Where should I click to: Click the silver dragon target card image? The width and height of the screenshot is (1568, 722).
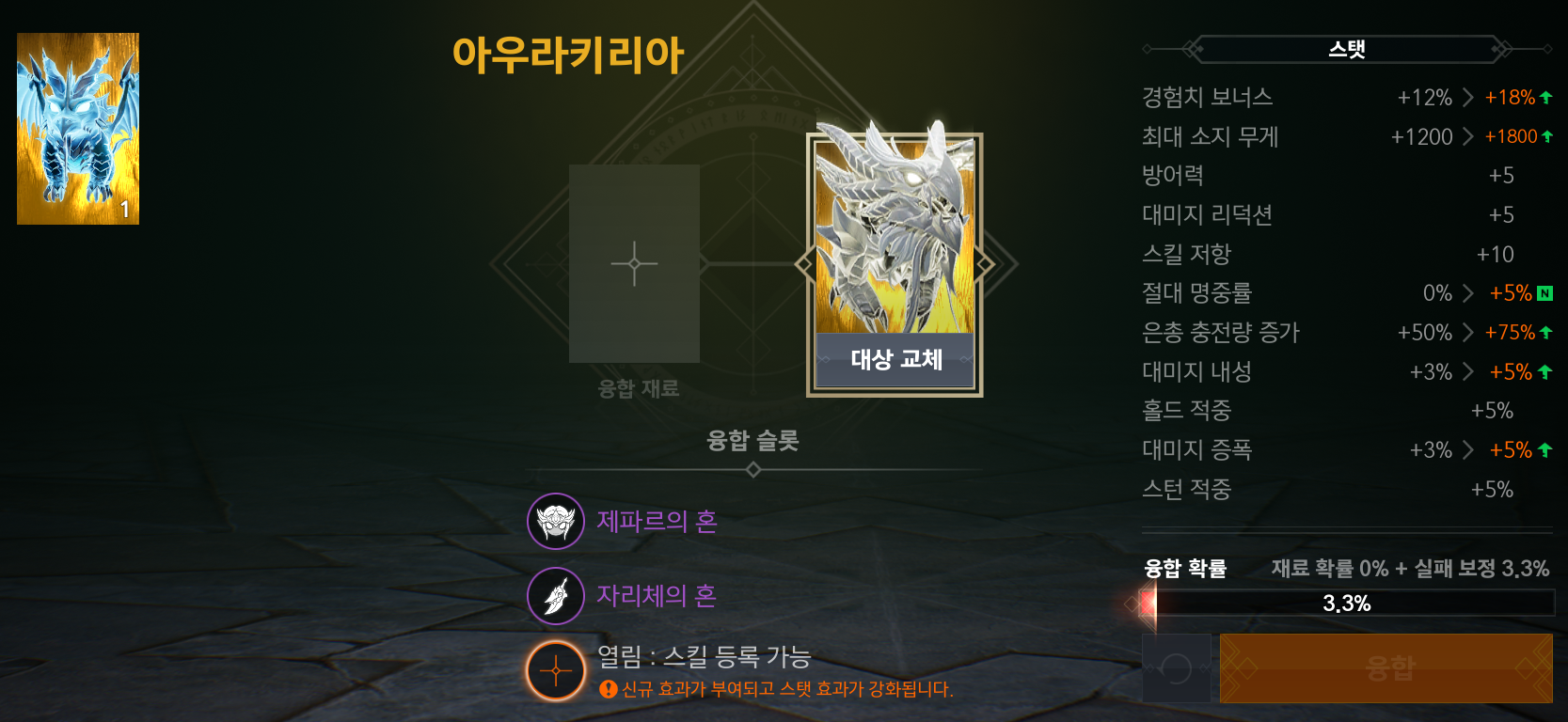tap(895, 235)
